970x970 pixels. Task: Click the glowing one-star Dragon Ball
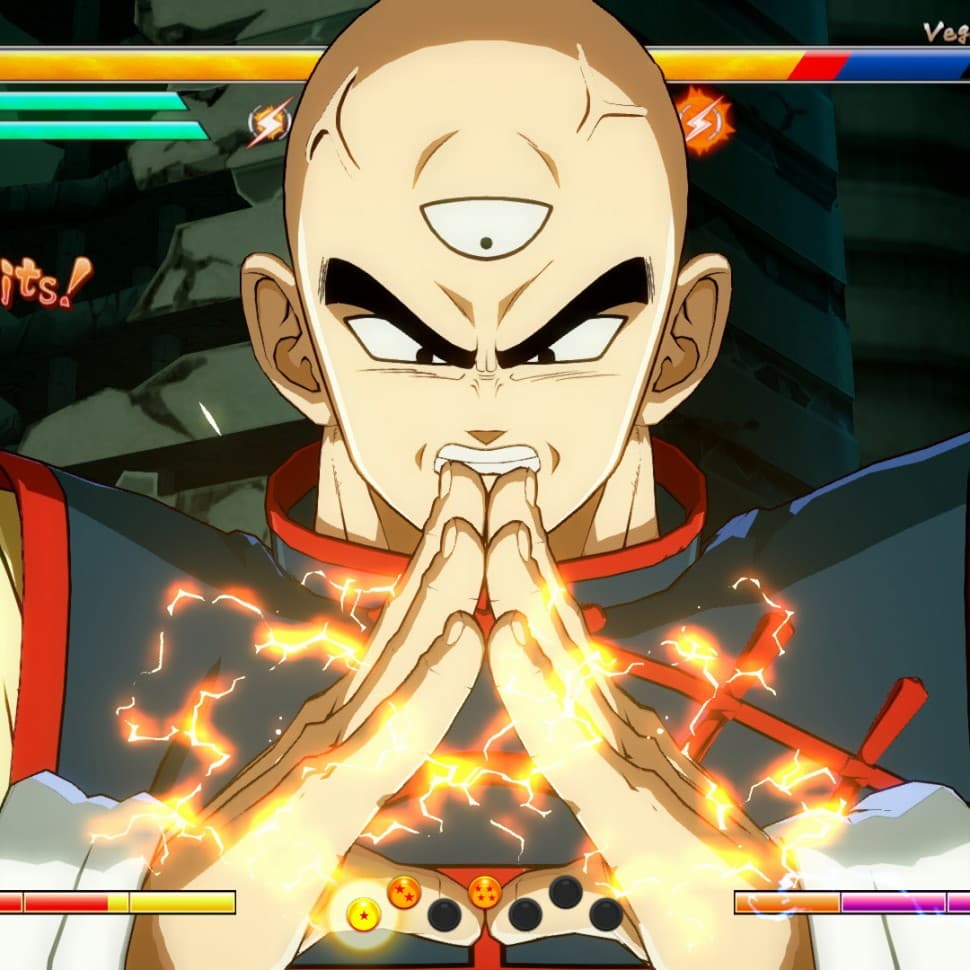coord(363,914)
